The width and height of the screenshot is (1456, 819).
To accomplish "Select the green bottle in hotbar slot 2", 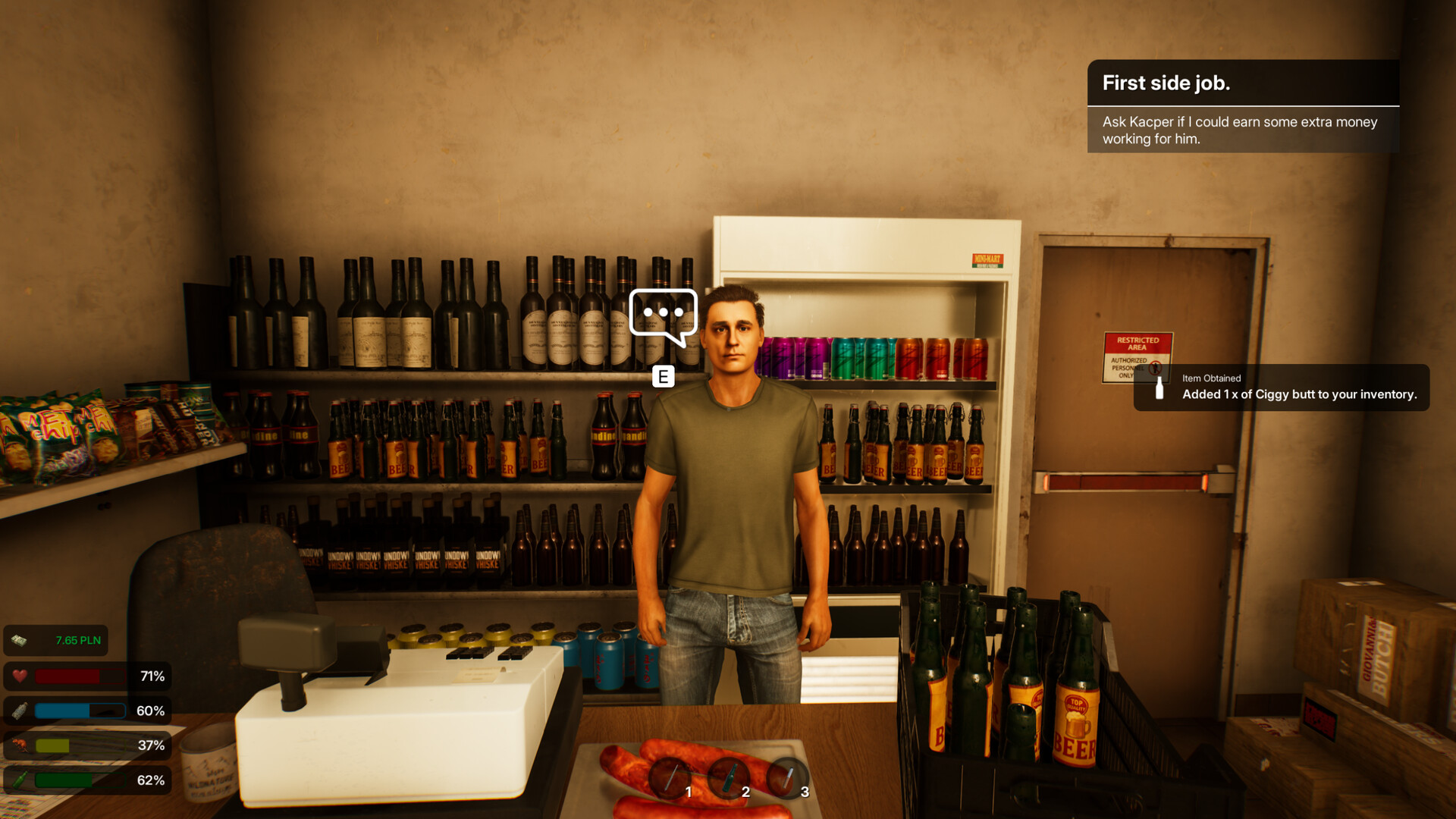I will click(x=728, y=778).
